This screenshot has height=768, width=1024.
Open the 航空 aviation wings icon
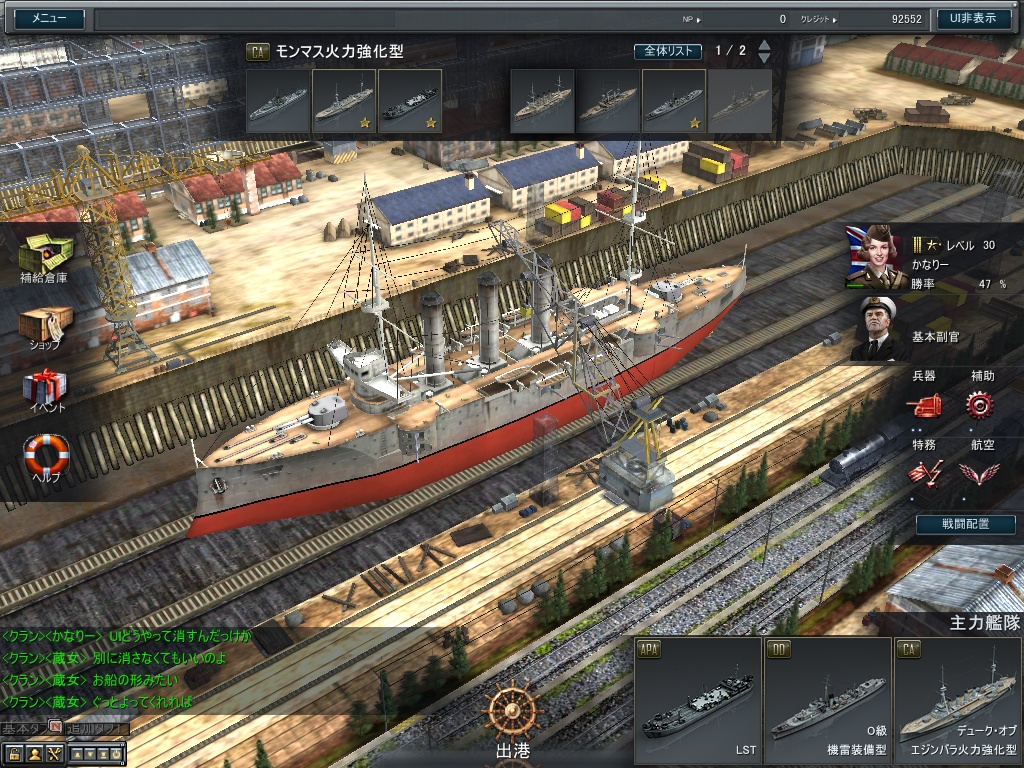coord(980,472)
